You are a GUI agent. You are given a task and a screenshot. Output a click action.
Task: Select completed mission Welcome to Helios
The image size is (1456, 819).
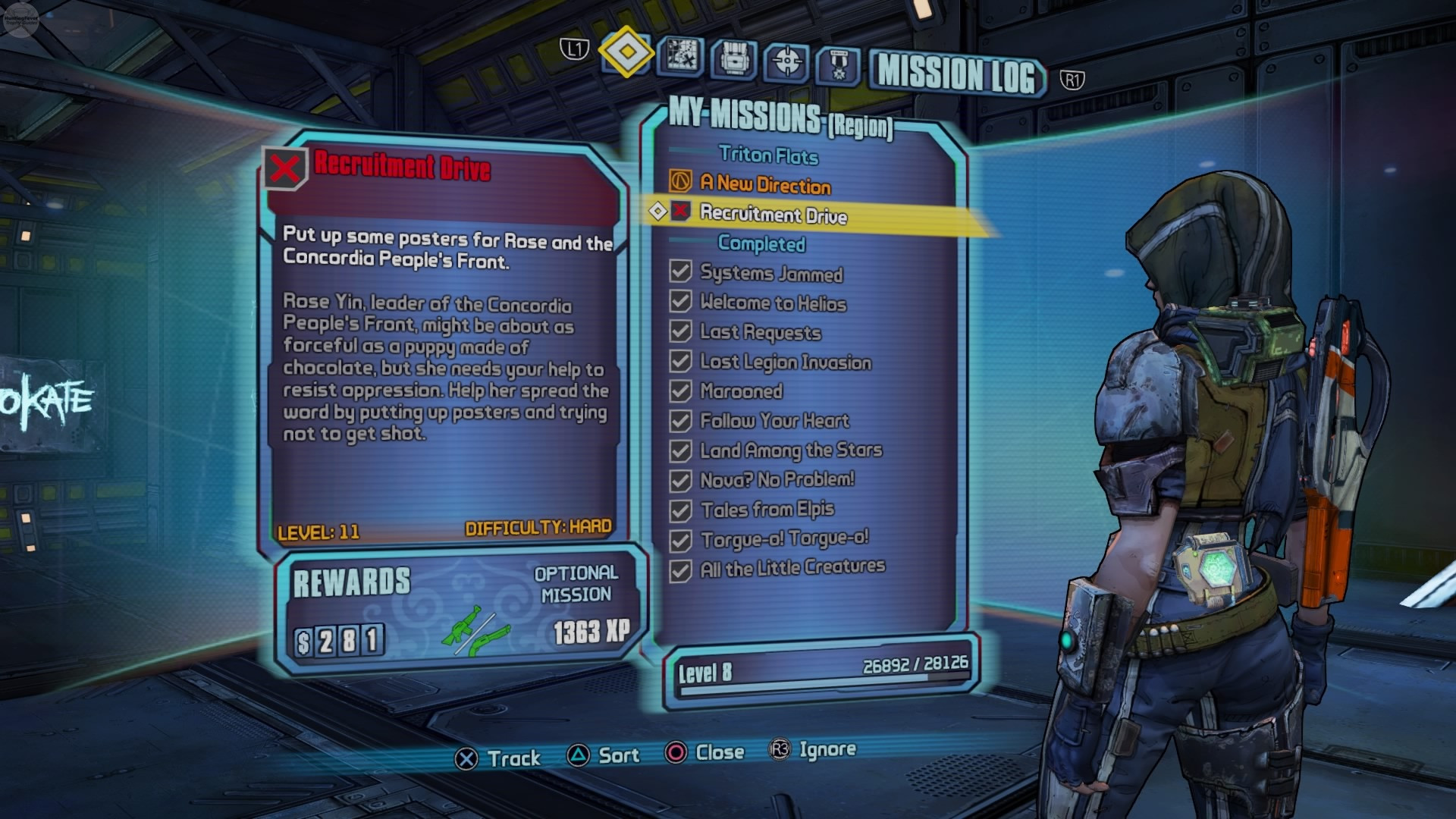pos(772,303)
